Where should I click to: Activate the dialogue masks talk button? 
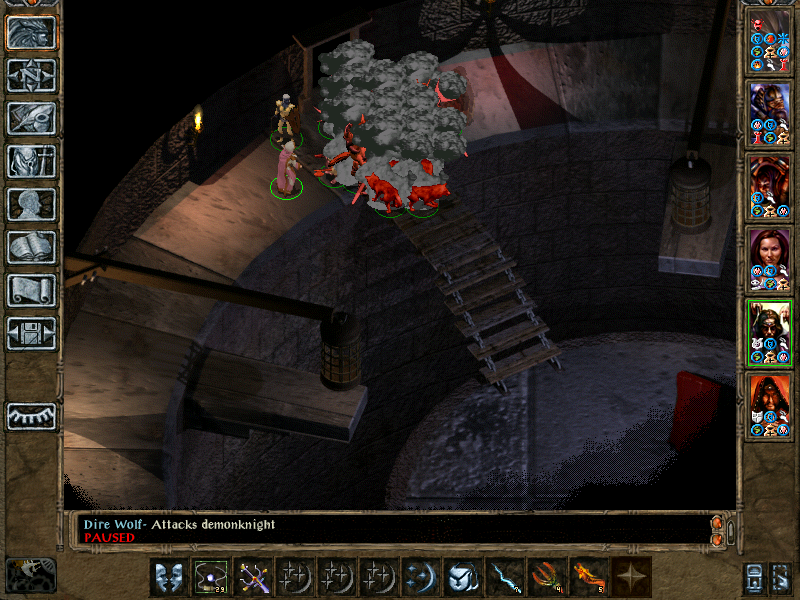pos(169,577)
